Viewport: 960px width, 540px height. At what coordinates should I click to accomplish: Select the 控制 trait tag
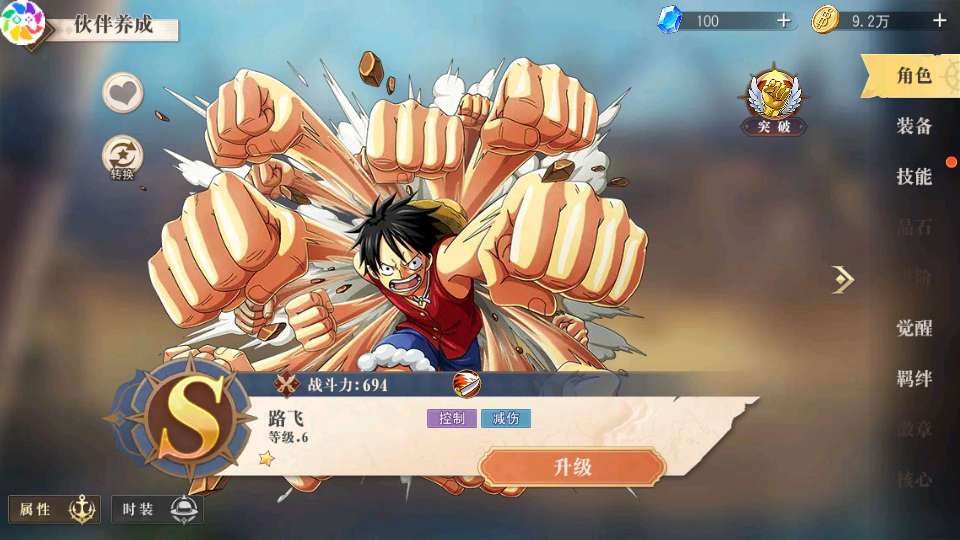coord(451,419)
